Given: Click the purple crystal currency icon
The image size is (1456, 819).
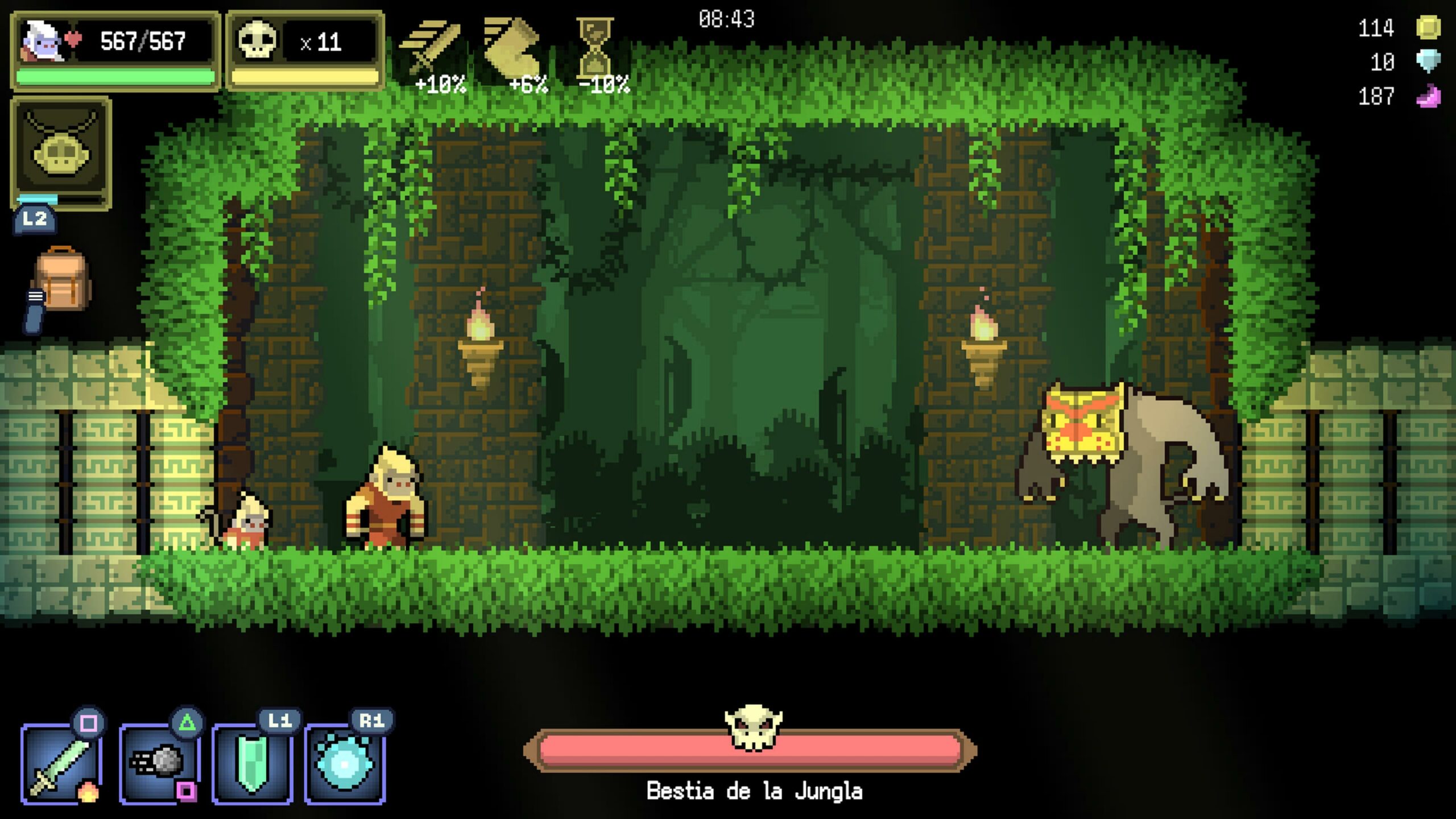Looking at the screenshot, I should [1428, 97].
